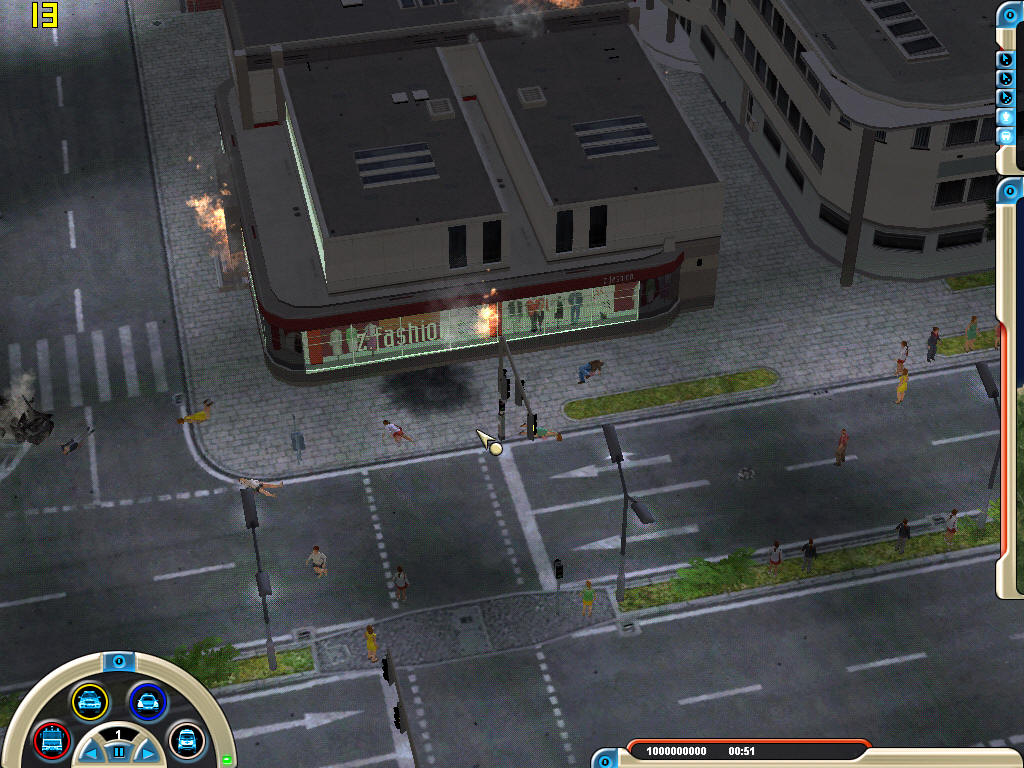Pause the game speed control
The image size is (1024, 768).
pos(118,751)
